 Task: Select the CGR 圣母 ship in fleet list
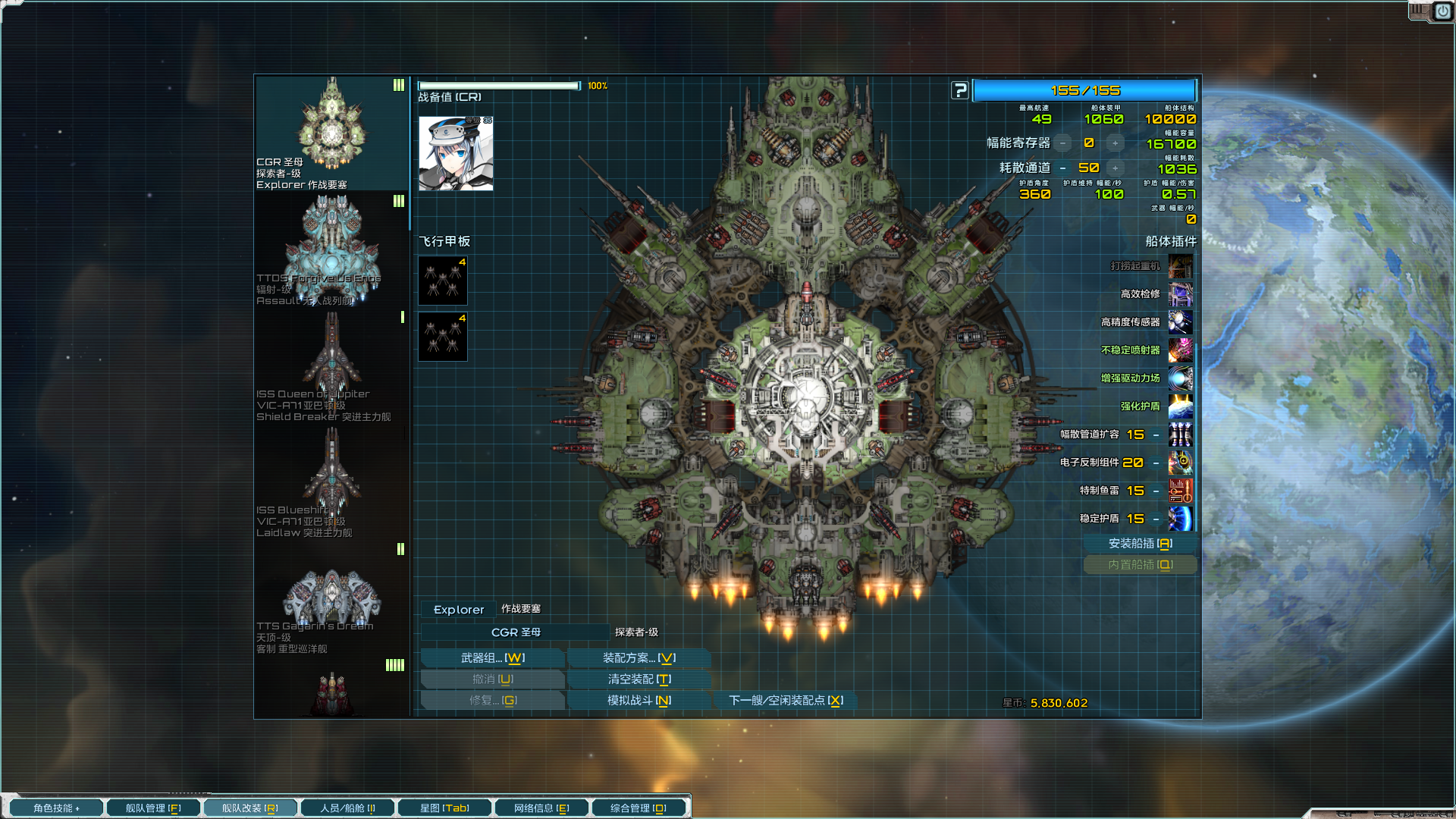click(x=331, y=133)
